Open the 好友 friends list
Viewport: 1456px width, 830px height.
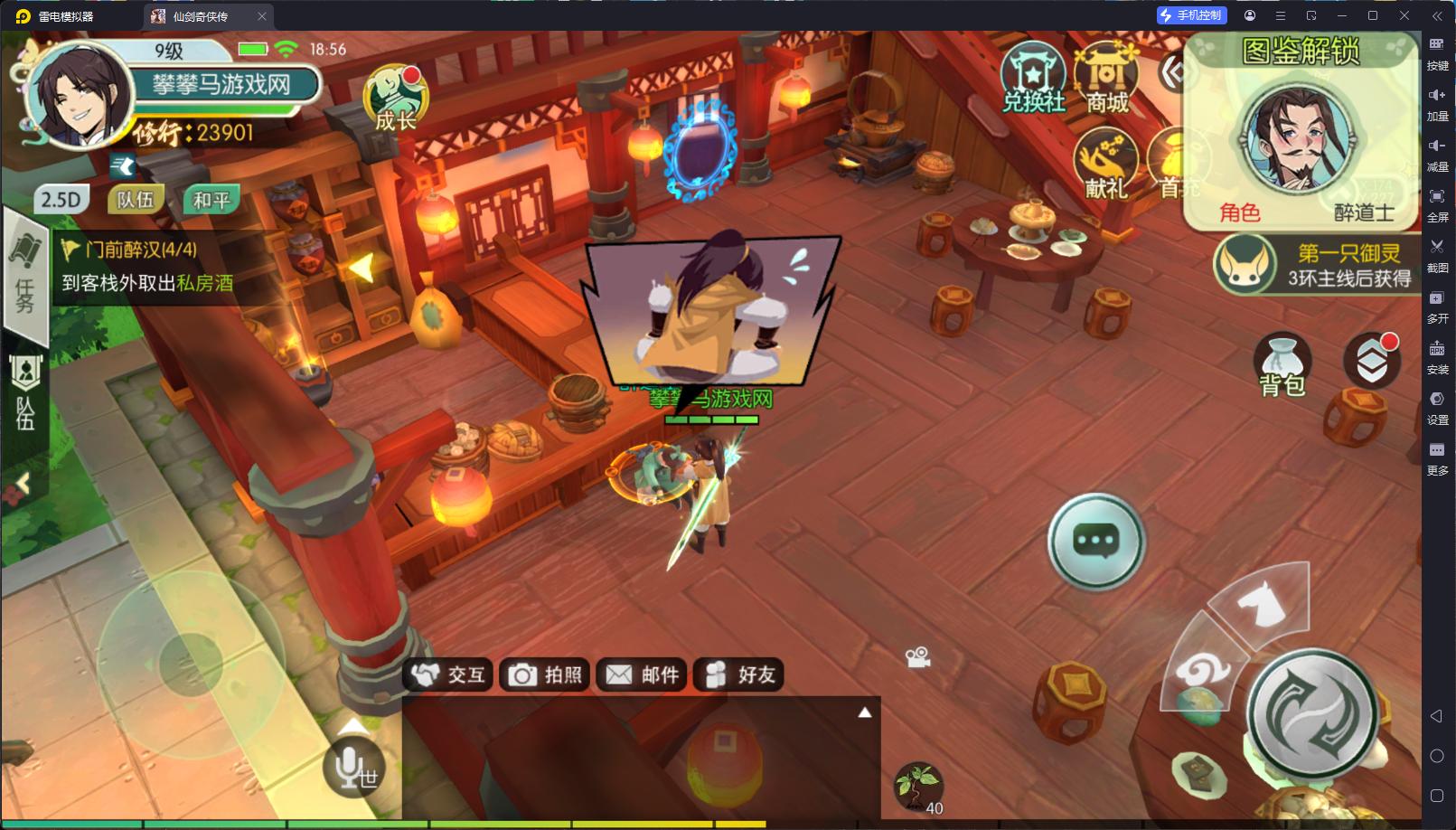pyautogui.click(x=739, y=674)
